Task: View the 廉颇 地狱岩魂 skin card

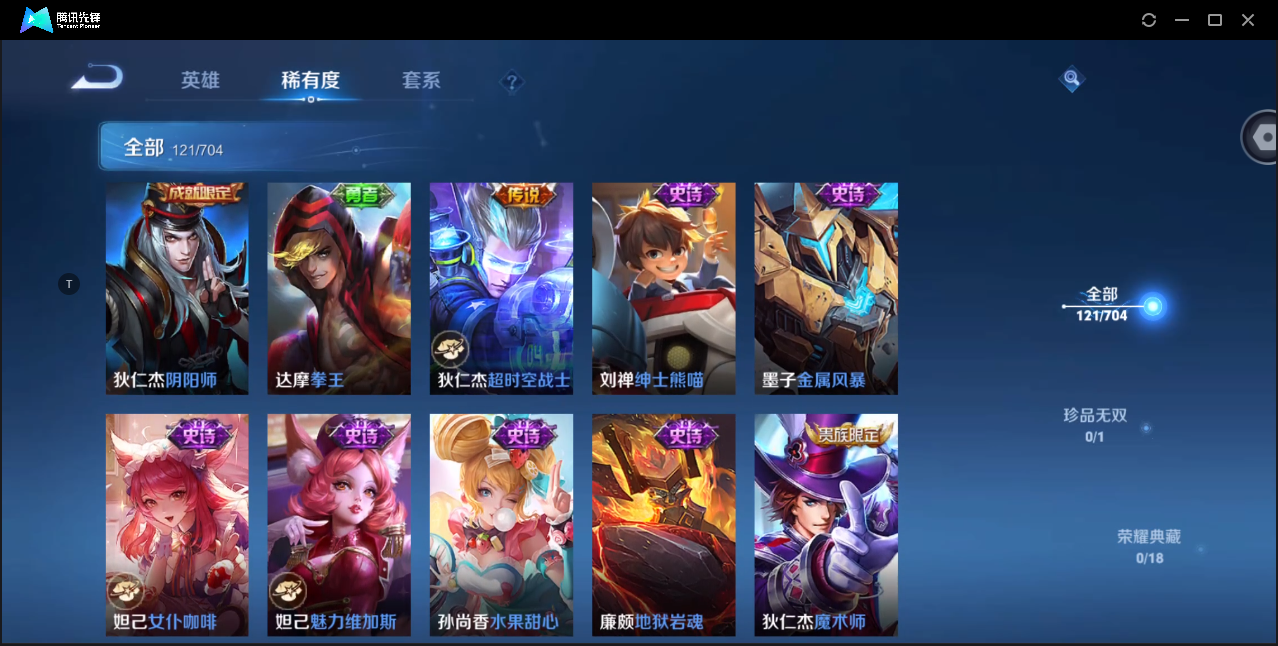Action: click(x=663, y=525)
